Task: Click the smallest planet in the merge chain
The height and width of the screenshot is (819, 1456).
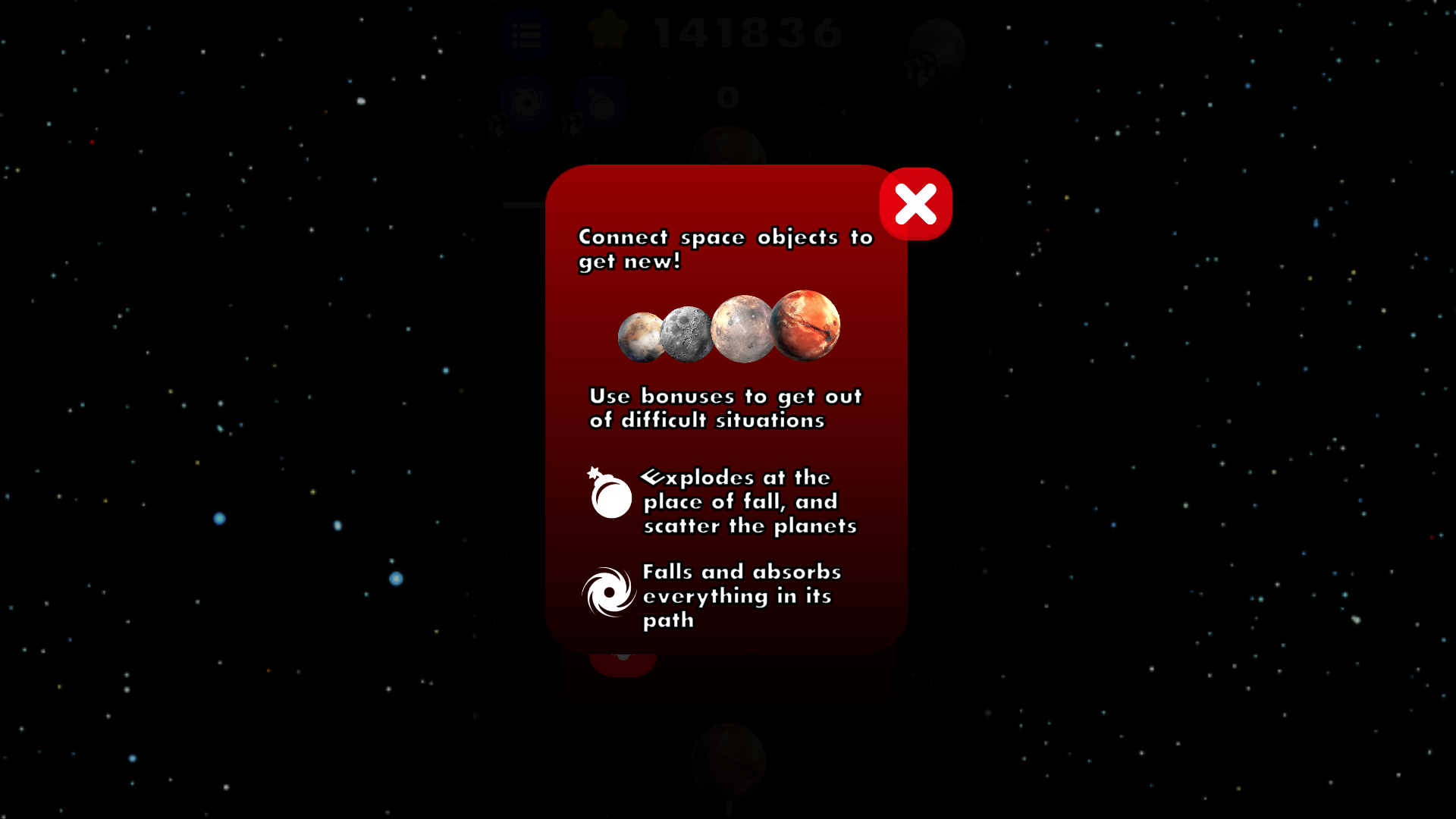Action: [x=641, y=336]
